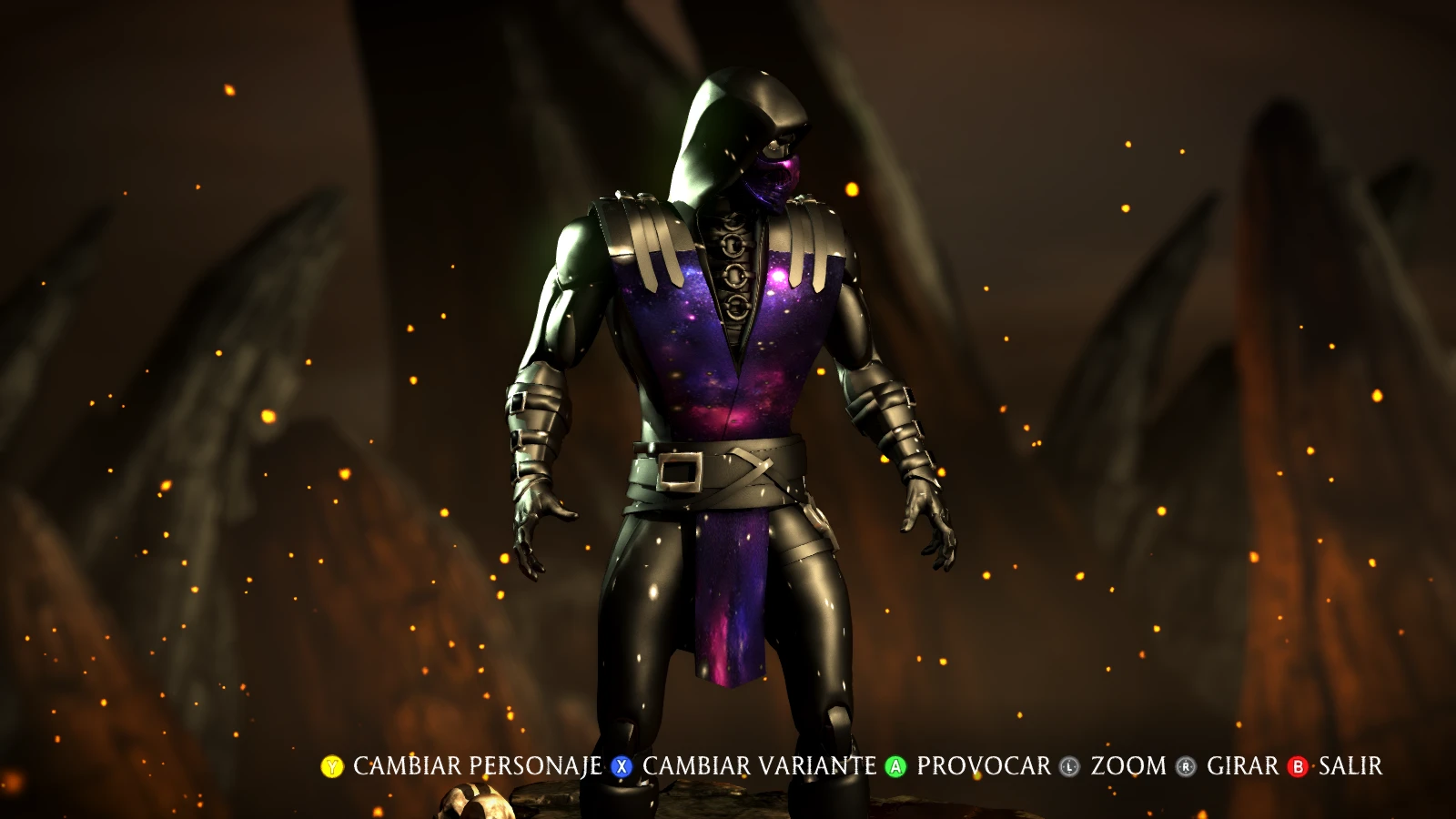Click SALIR to exit the viewer

point(1350,767)
